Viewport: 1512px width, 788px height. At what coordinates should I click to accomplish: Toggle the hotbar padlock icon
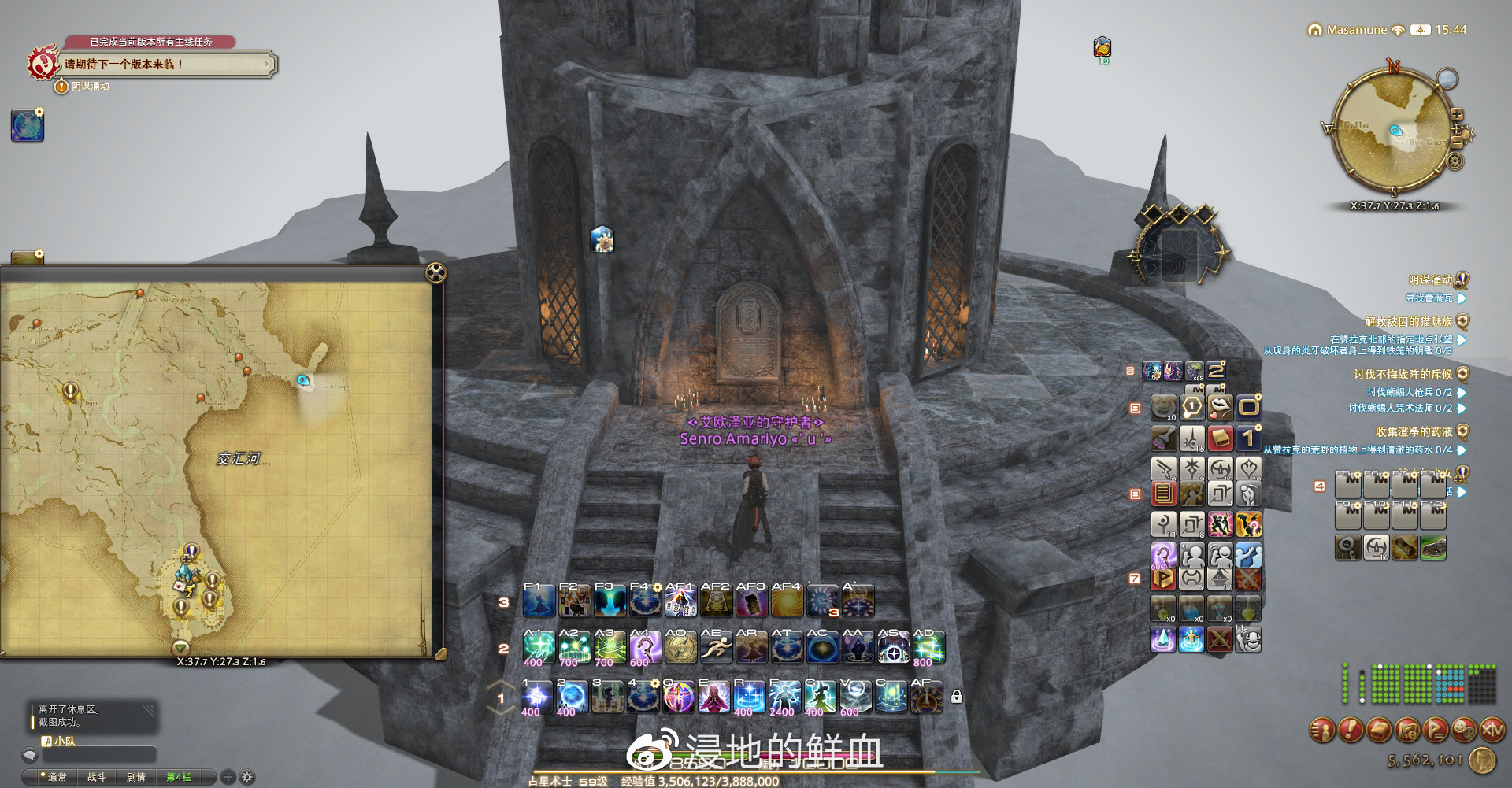click(956, 697)
